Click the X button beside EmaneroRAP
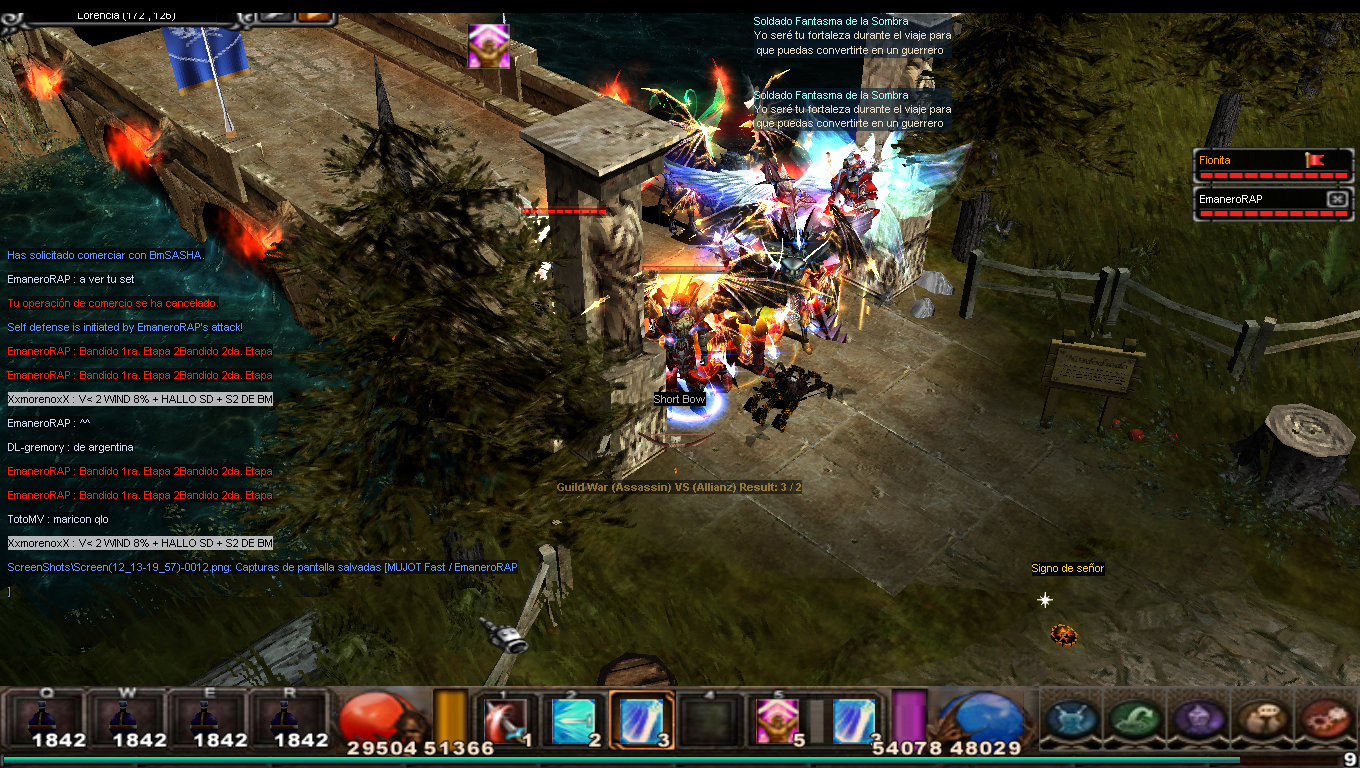The height and width of the screenshot is (768, 1360). coord(1337,199)
